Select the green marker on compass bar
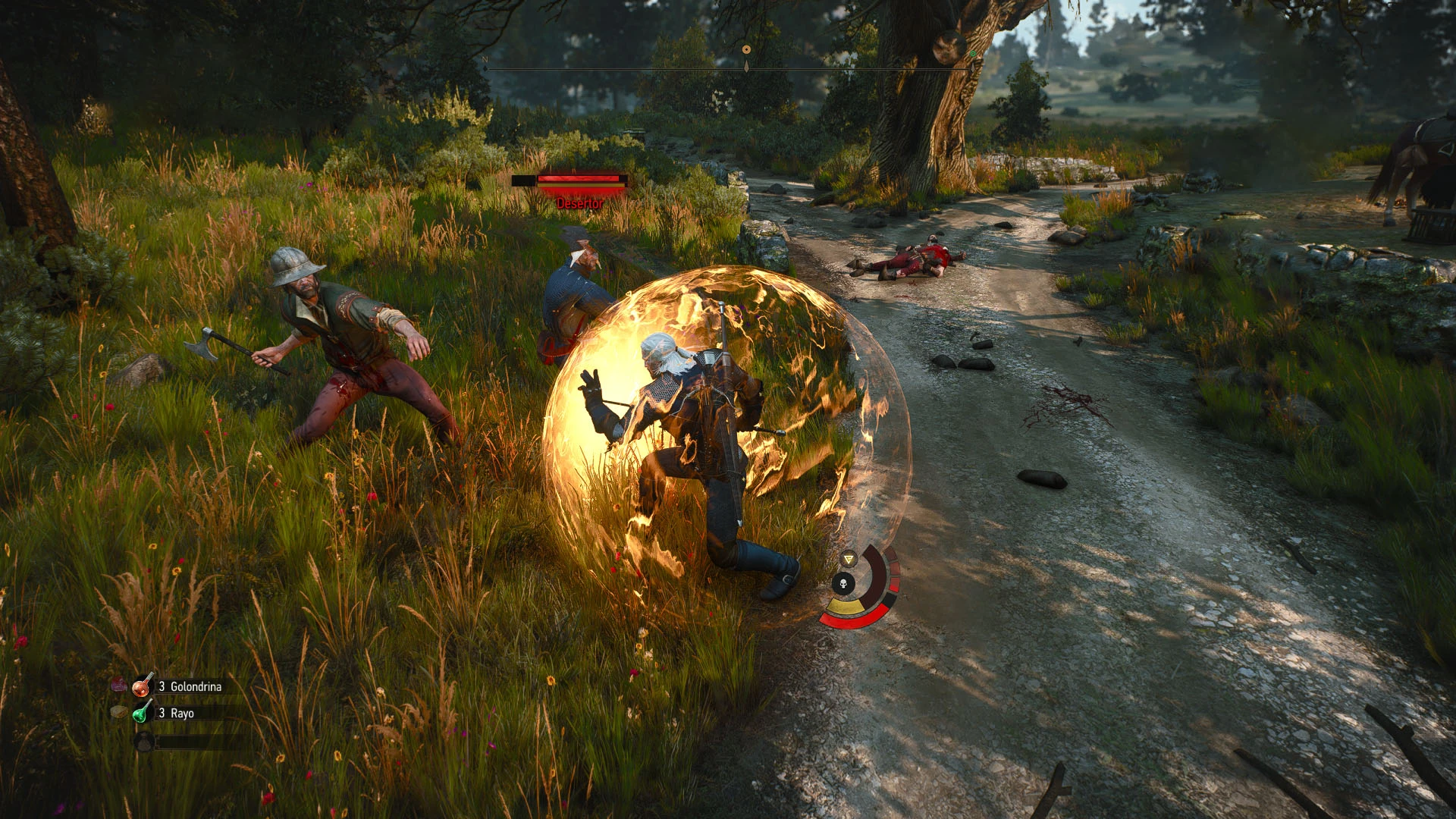This screenshot has height=819, width=1456. 973,54
